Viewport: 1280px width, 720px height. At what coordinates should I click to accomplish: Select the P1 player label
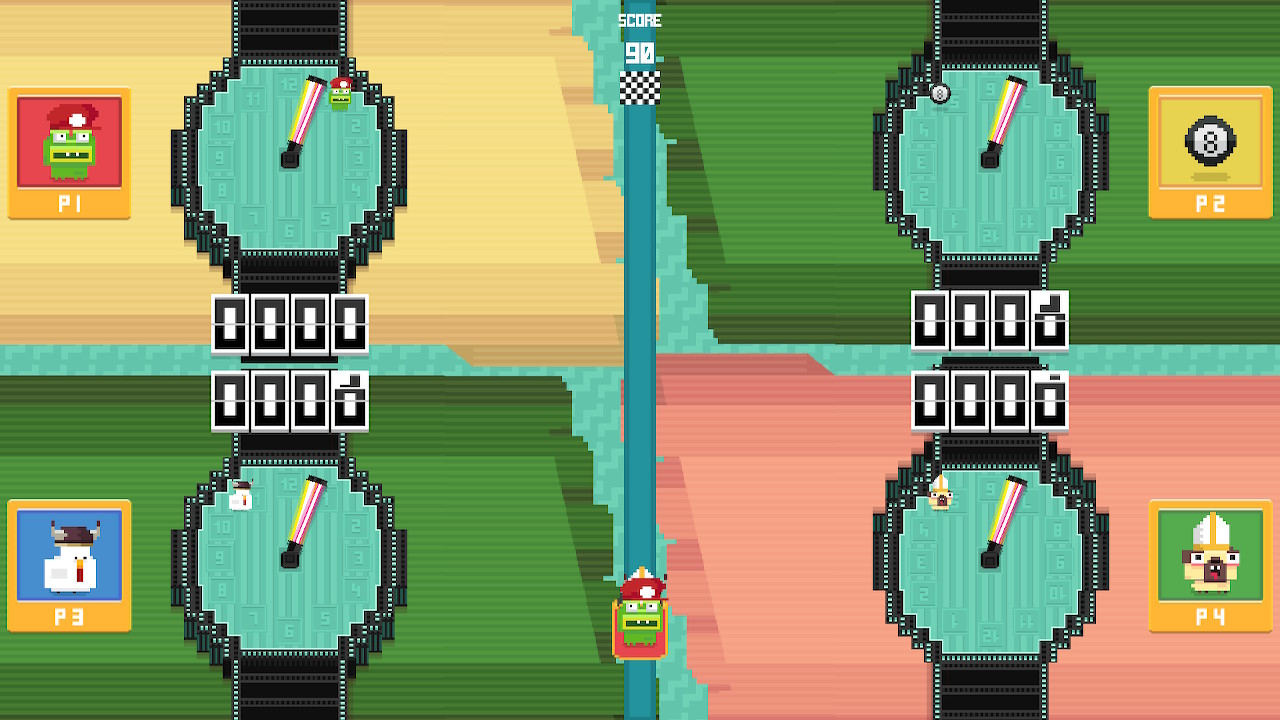(68, 200)
